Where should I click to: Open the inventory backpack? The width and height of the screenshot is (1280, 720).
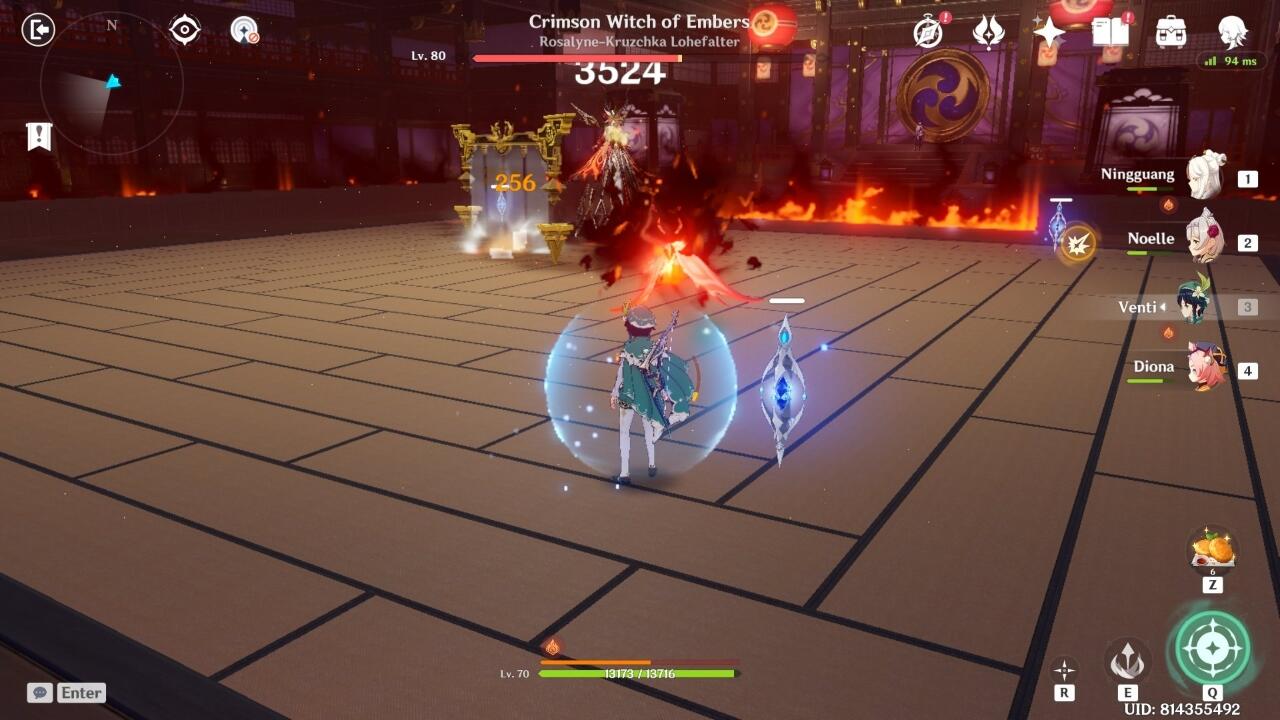1171,32
